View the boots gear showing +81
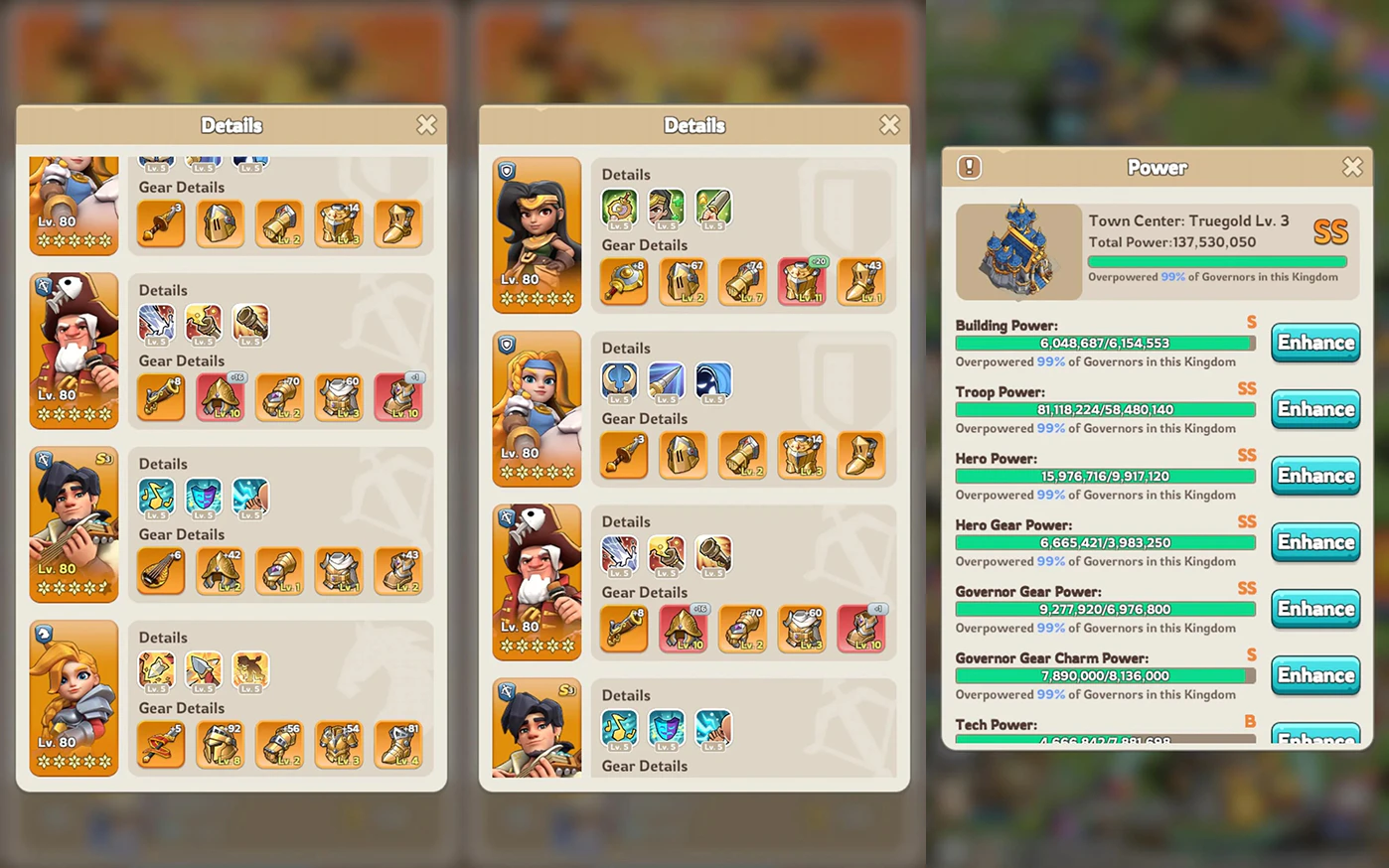Screen dimensions: 1389x868 (x=398, y=746)
